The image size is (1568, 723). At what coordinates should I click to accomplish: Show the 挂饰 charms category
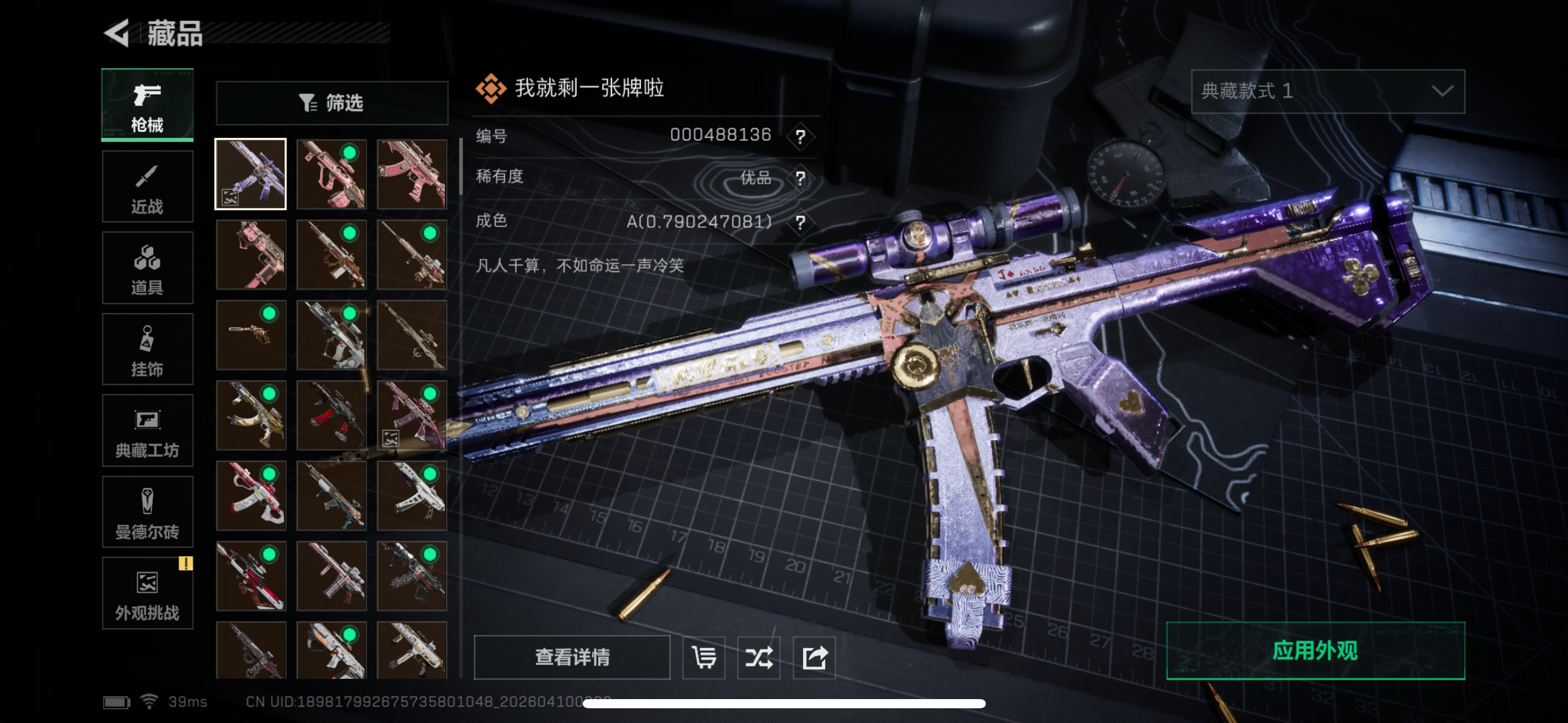point(147,350)
